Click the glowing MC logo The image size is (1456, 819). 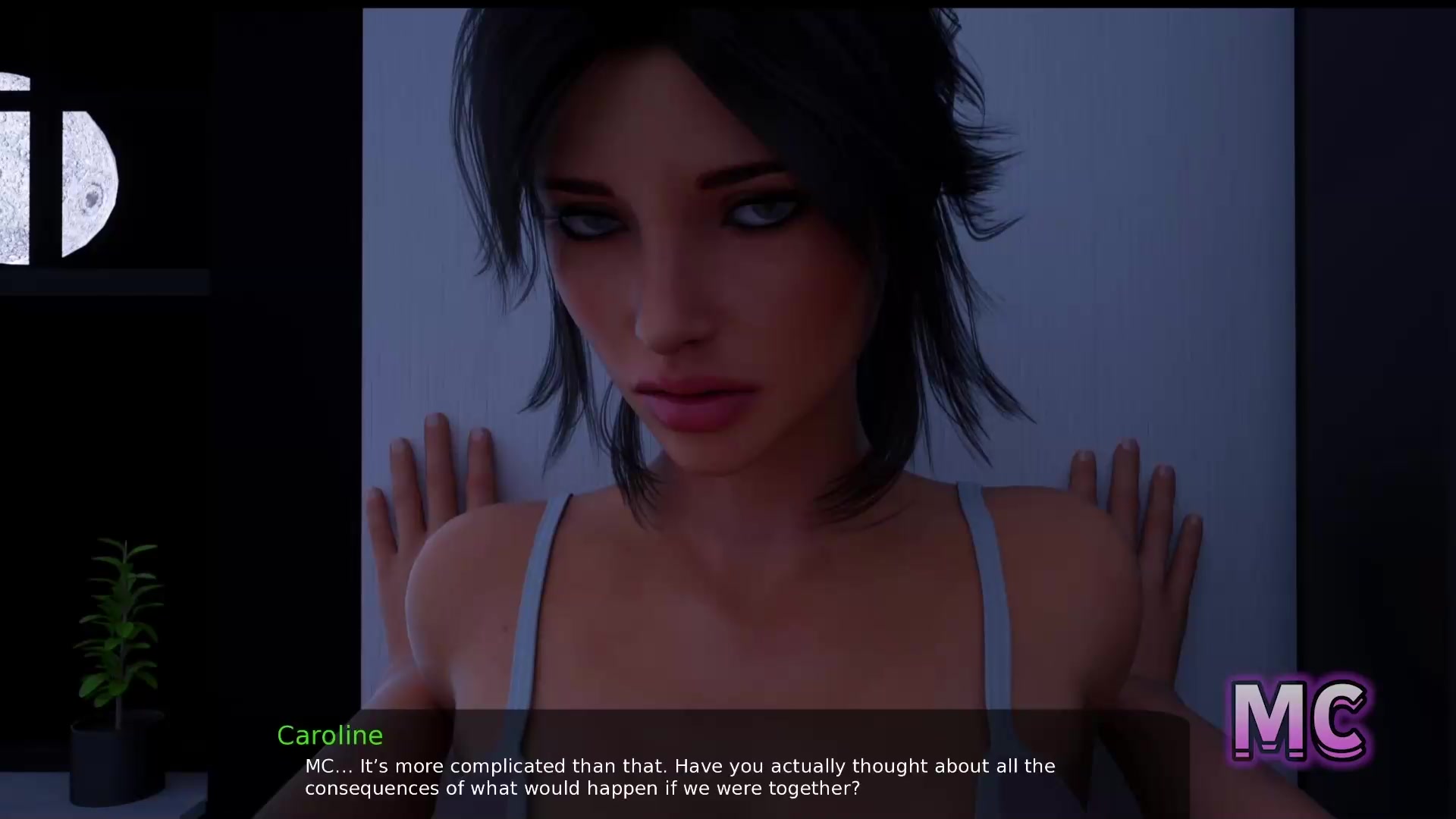click(x=1300, y=720)
